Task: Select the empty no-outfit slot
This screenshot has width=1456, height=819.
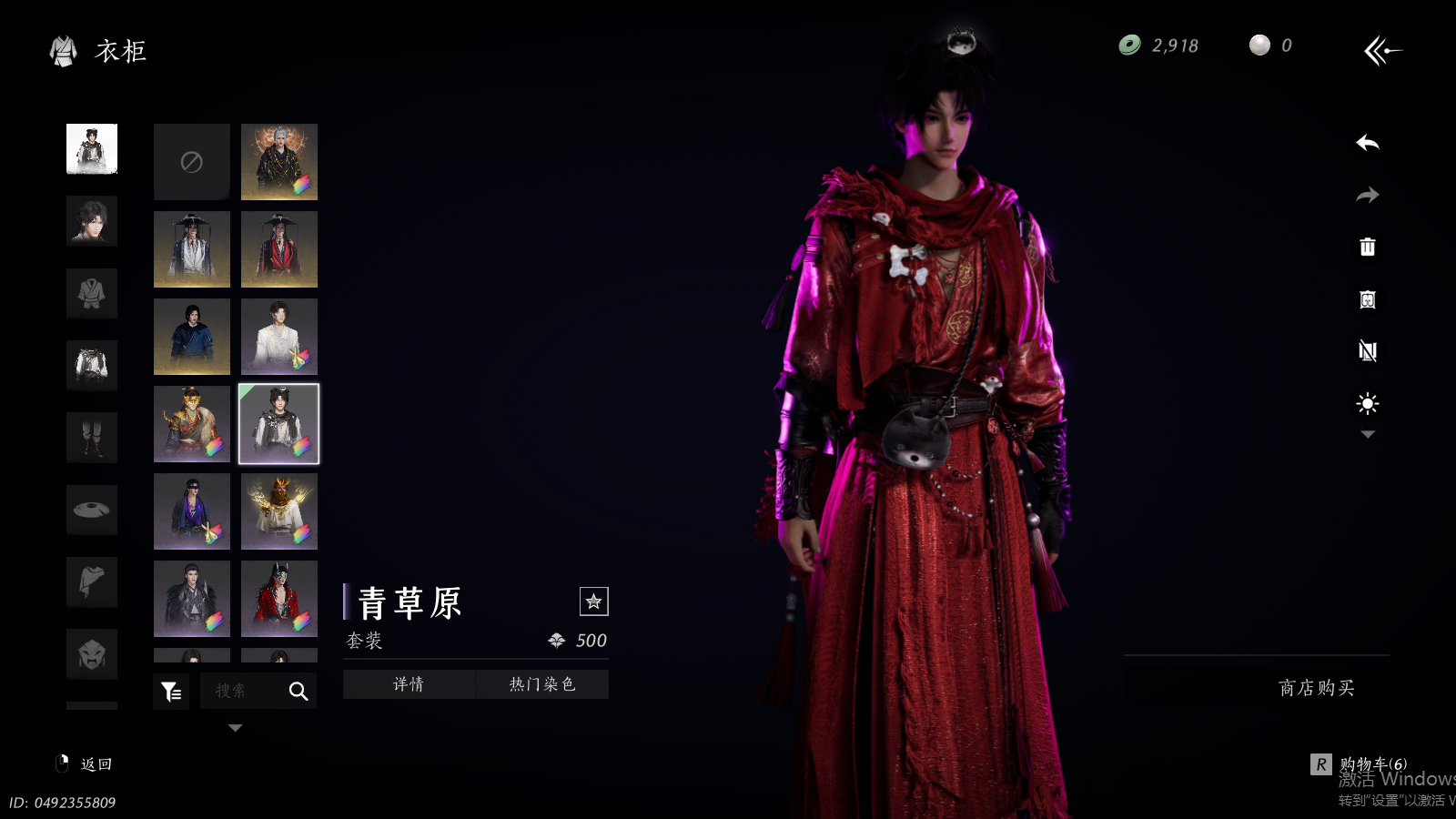Action: point(191,162)
